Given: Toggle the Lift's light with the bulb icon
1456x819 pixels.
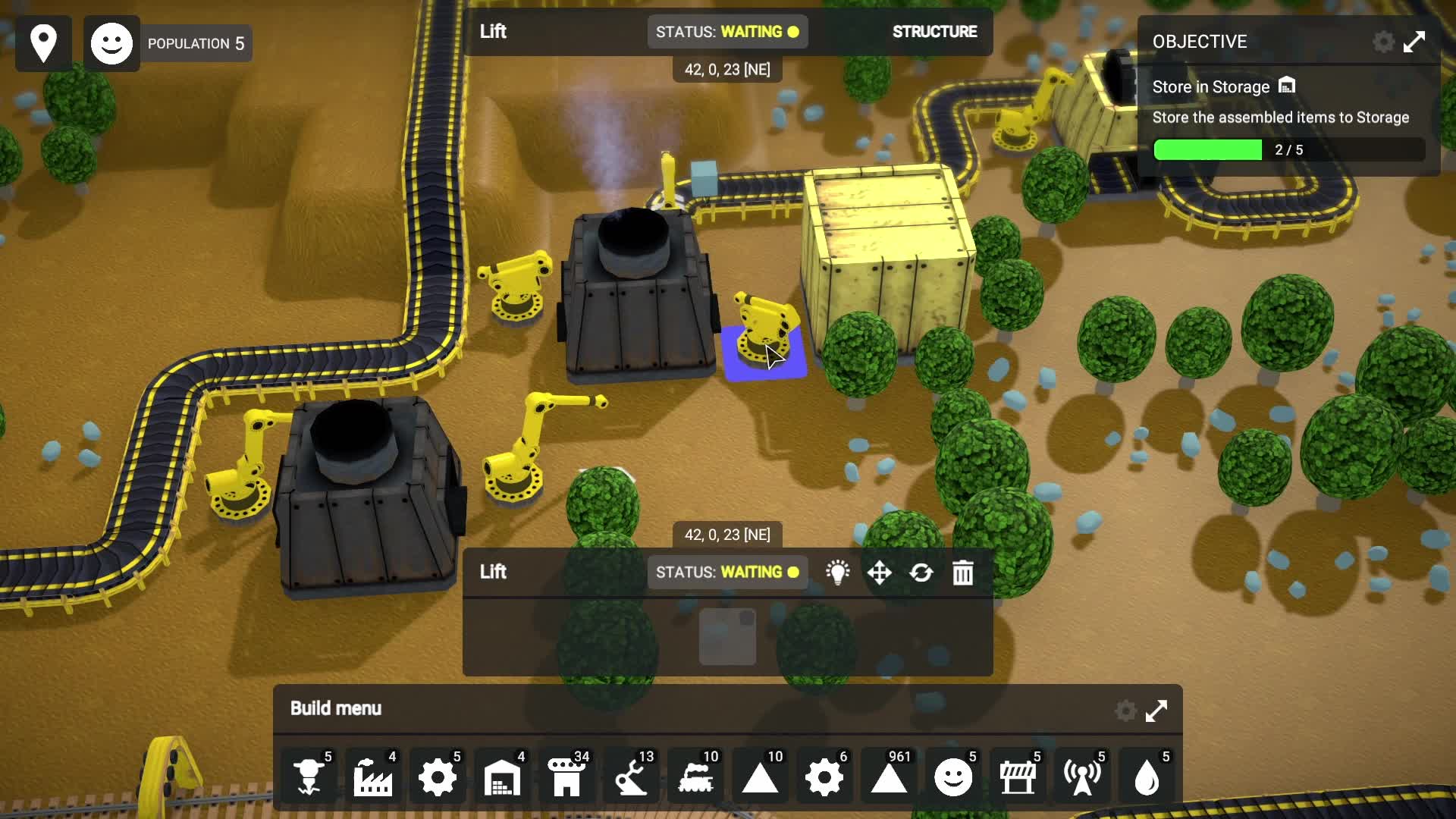Looking at the screenshot, I should point(838,573).
